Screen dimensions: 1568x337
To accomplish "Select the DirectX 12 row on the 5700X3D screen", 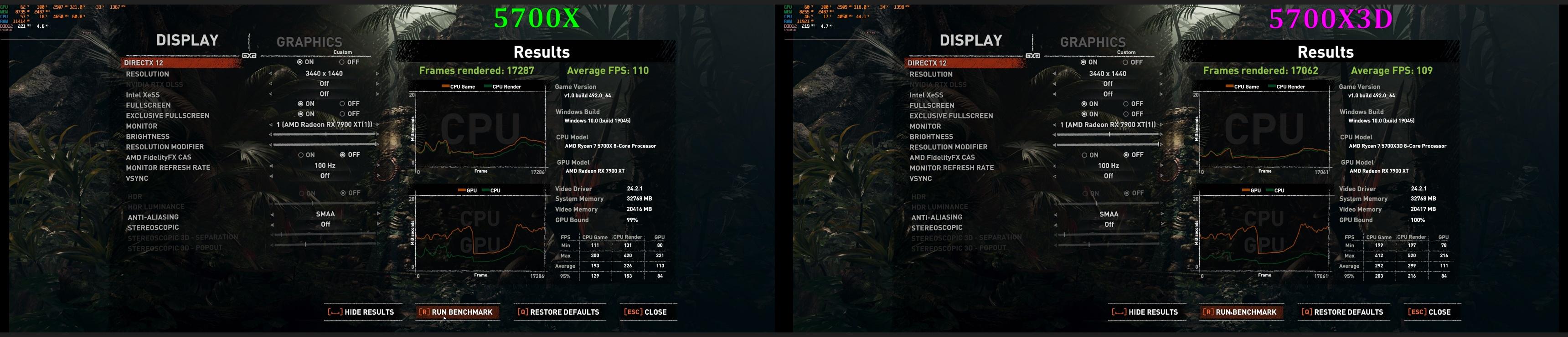I will coord(927,63).
